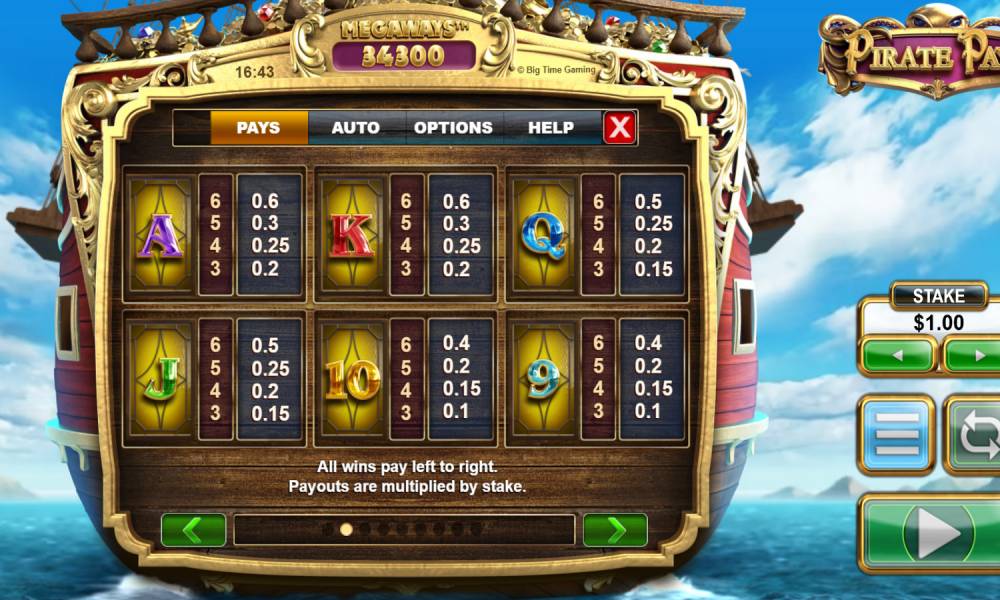Switch to the PAYS tab
1000x600 pixels.
(x=258, y=128)
